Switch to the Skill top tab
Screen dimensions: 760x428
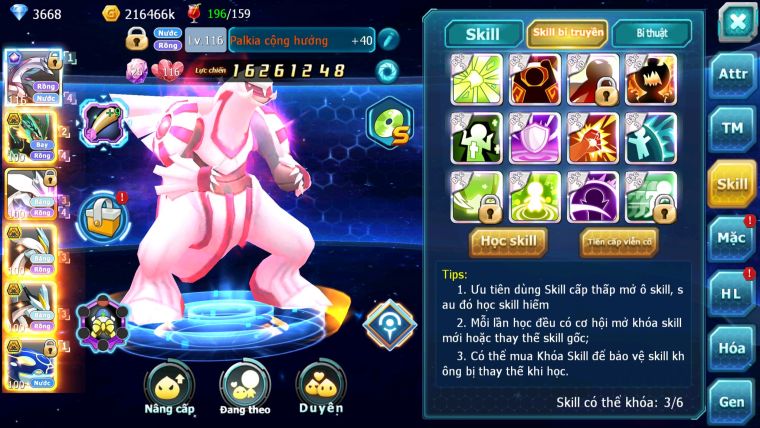[482, 34]
